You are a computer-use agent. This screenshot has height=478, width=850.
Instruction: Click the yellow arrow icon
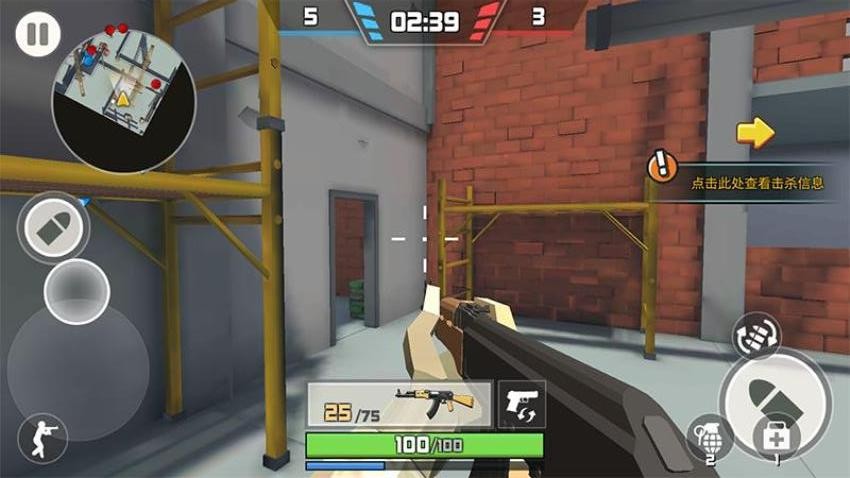point(755,132)
